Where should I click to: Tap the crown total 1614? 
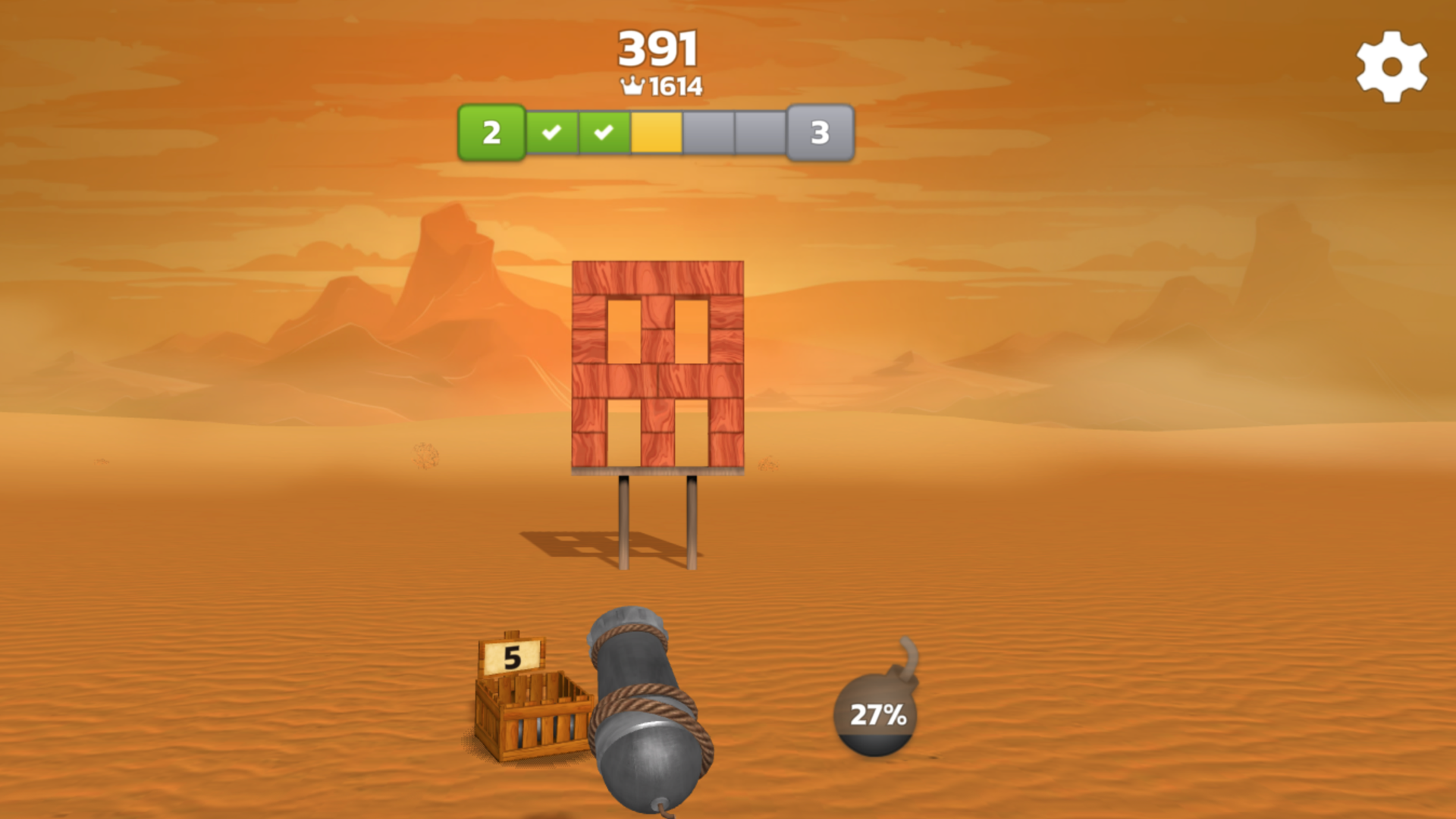(673, 86)
